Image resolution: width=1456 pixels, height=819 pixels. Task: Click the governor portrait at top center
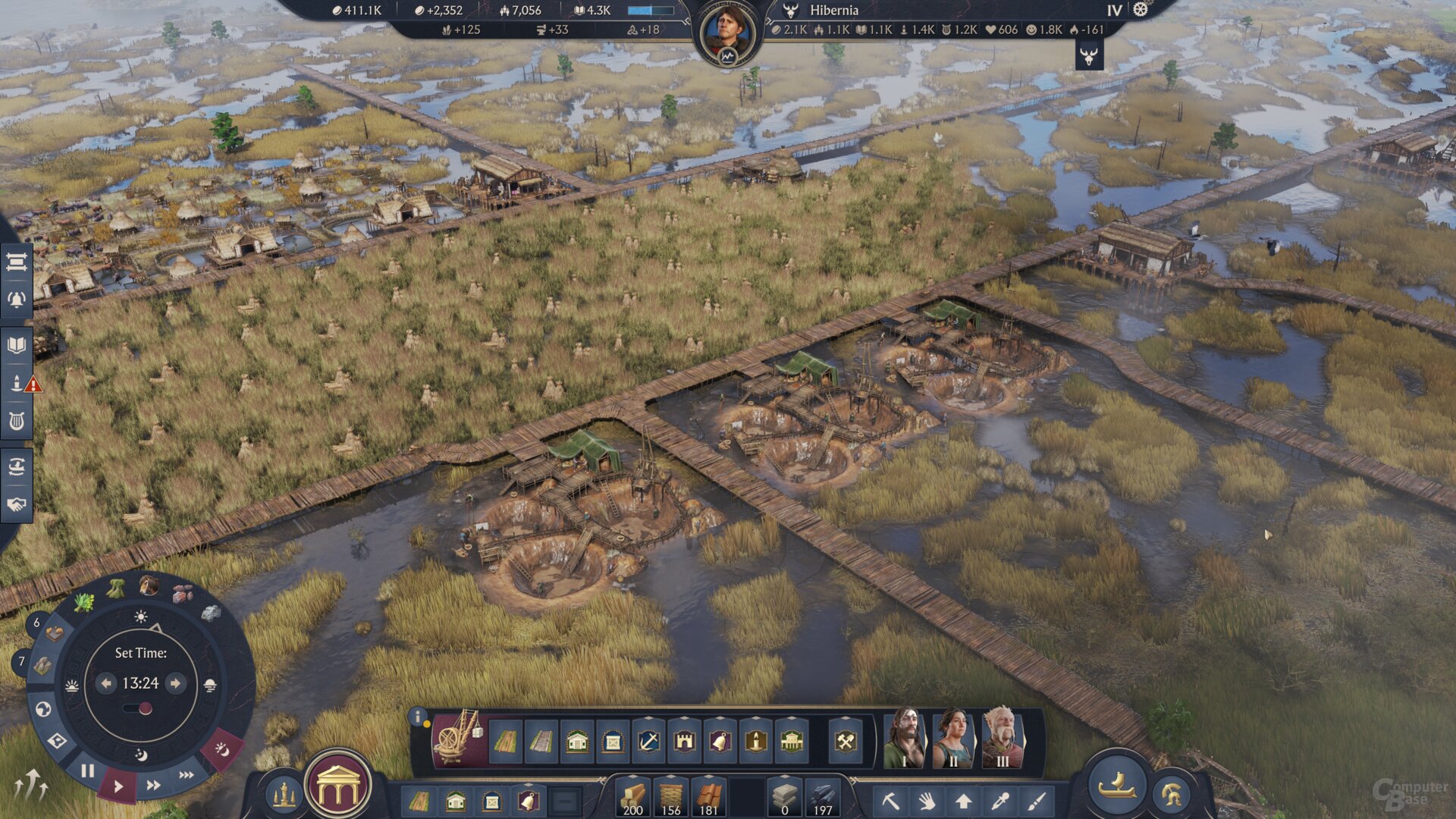pos(727,33)
